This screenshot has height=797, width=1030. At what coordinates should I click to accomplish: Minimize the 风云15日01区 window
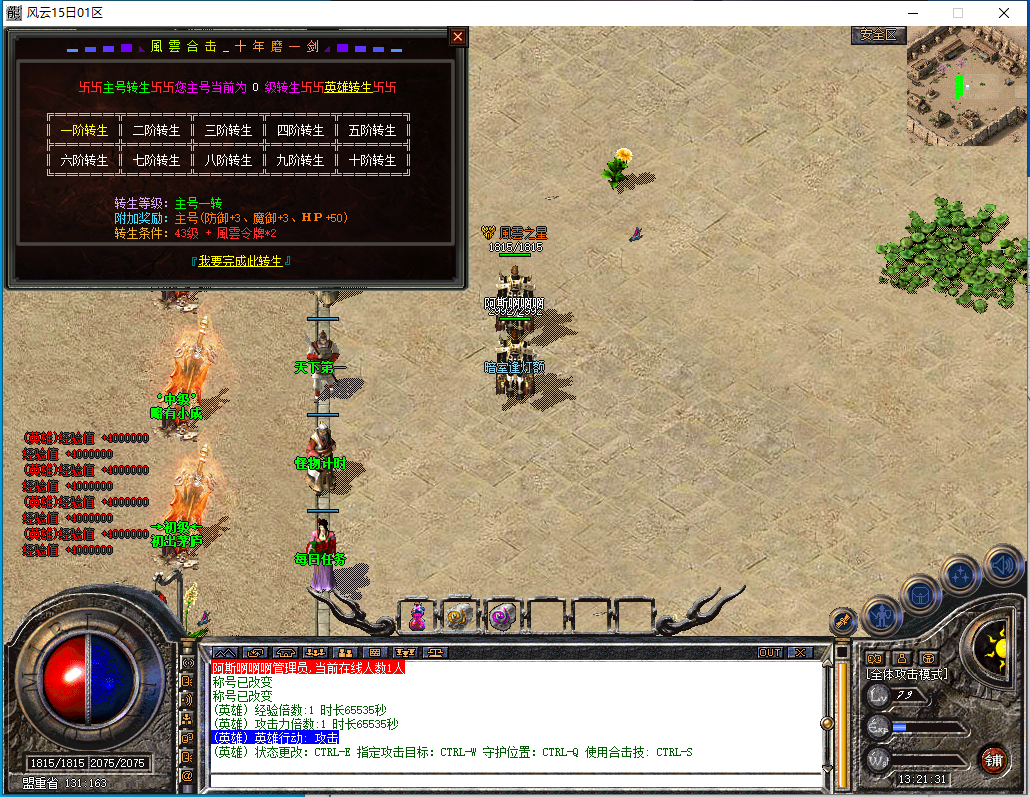point(911,13)
